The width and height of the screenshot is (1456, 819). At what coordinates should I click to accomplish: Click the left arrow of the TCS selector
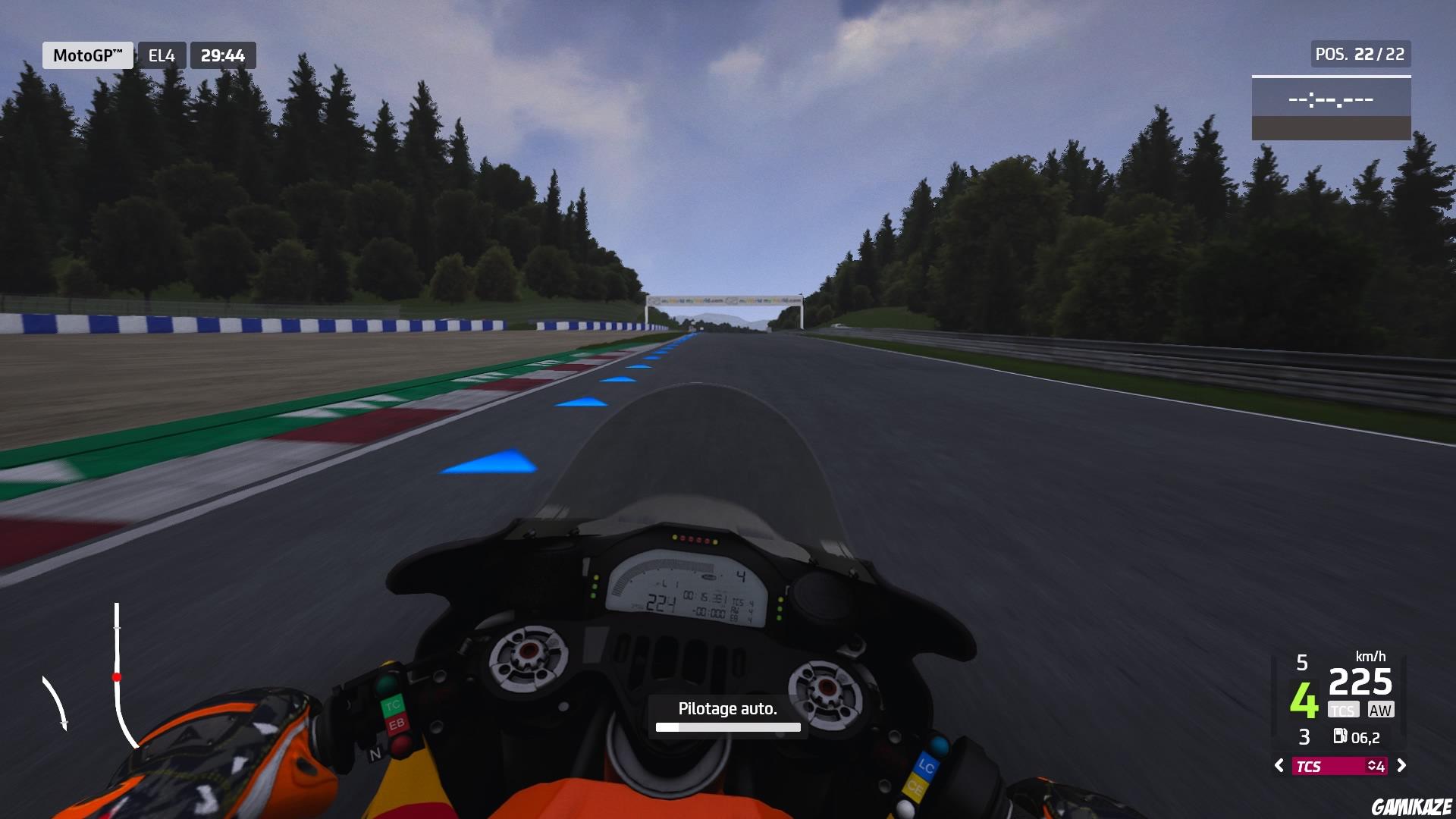coord(1280,767)
